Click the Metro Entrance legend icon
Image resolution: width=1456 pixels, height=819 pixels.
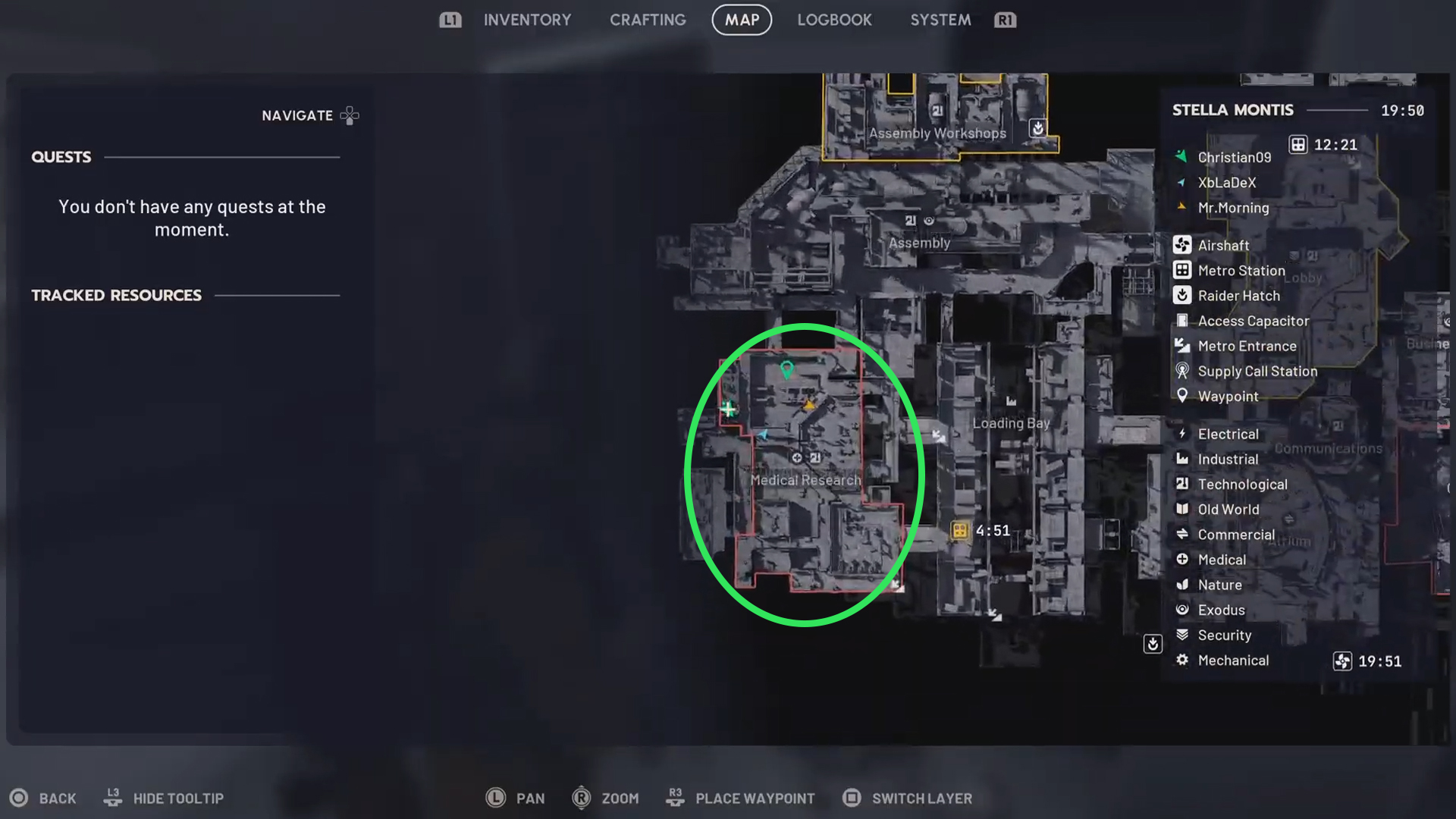click(1183, 346)
